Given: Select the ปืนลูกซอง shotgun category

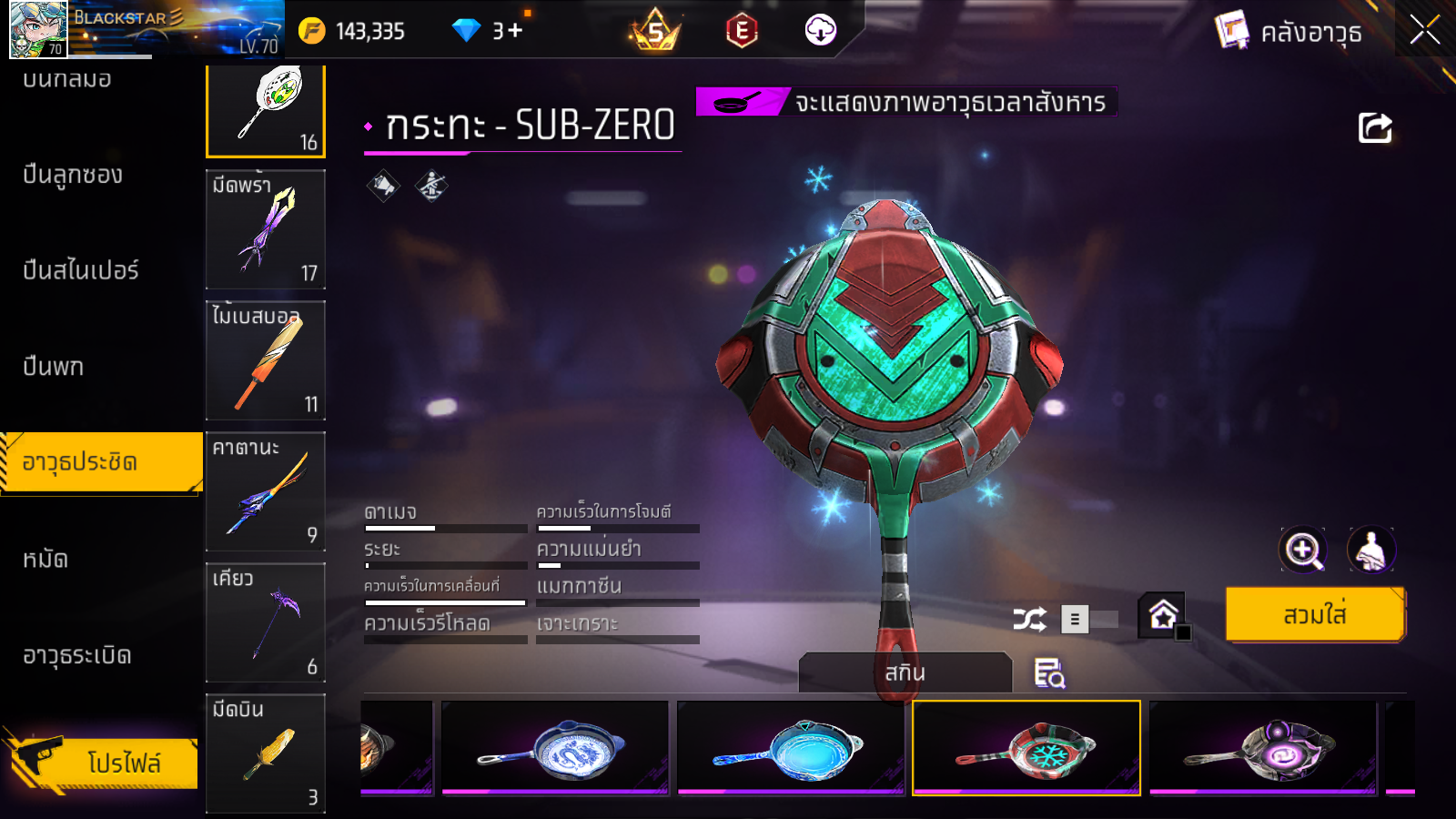Looking at the screenshot, I should point(73,175).
